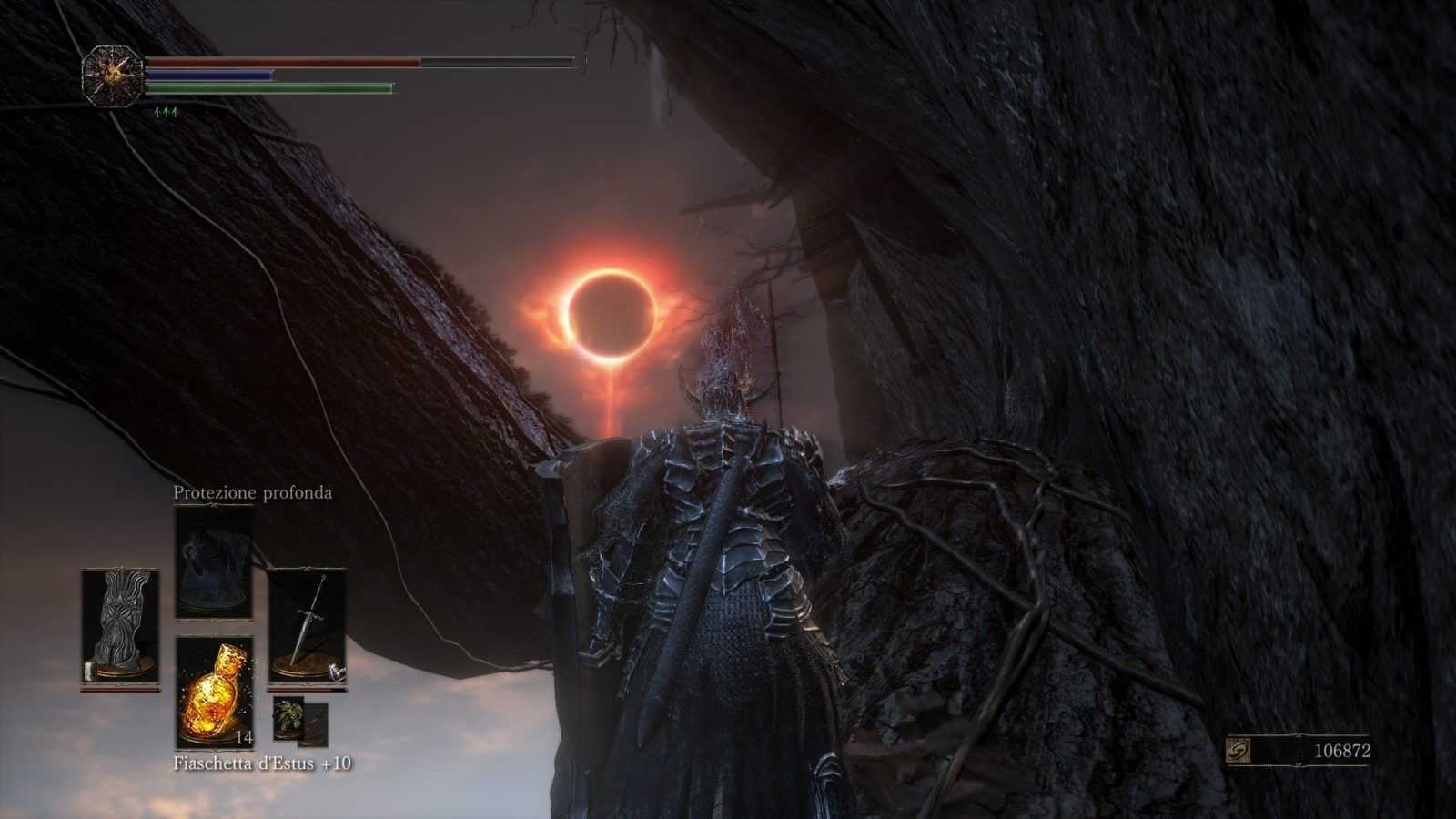This screenshot has width=1456, height=819.
Task: Select the Fiaschetta d'Estus flask slot
Action: coord(214,692)
